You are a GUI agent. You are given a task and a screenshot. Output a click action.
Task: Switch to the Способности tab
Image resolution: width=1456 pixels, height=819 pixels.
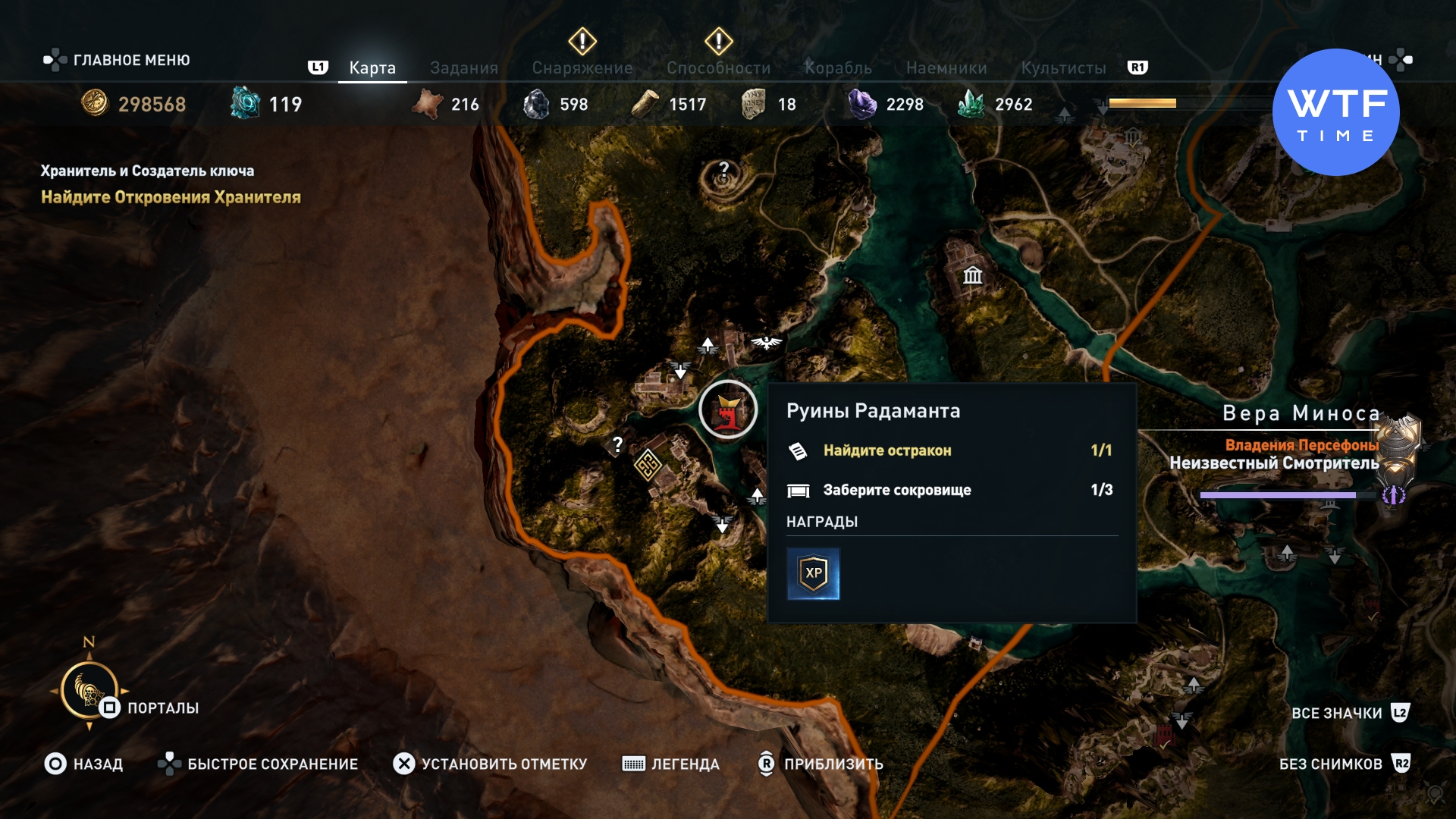(x=718, y=67)
